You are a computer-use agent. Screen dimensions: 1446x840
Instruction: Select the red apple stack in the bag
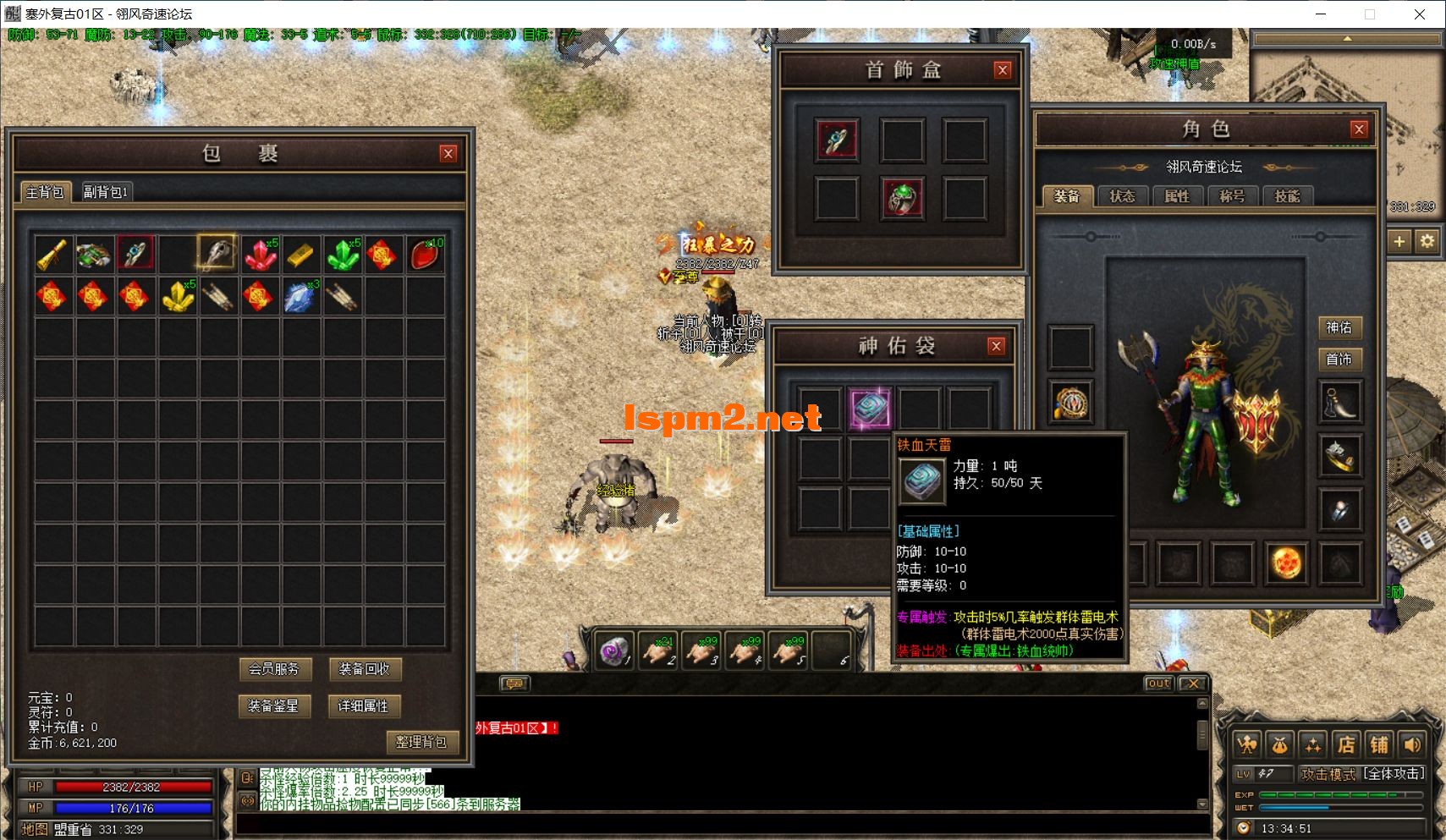425,254
